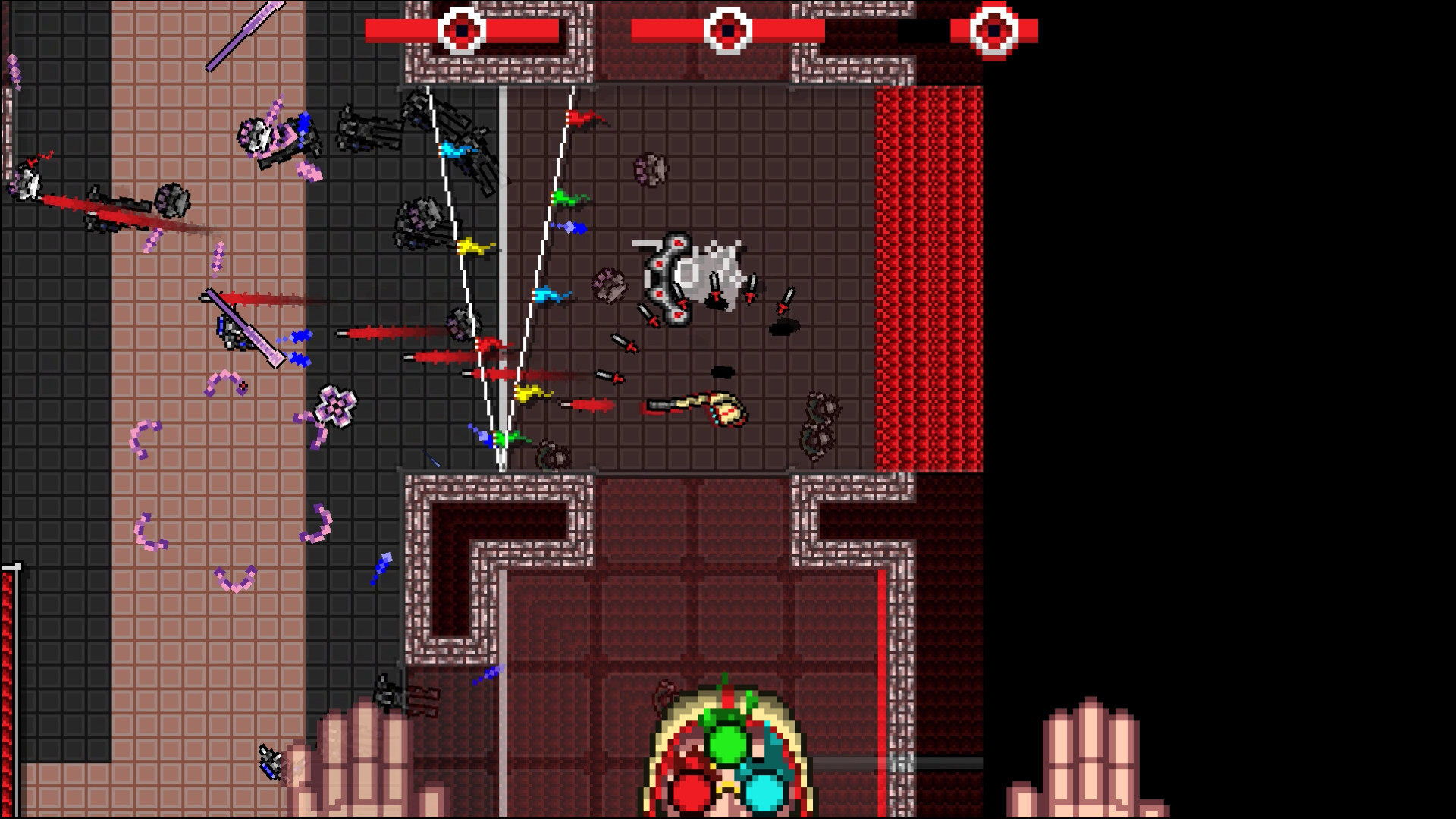Viewport: 1456px width, 819px height.
Task: Click the yellow bird enemy
Action: (472, 245)
